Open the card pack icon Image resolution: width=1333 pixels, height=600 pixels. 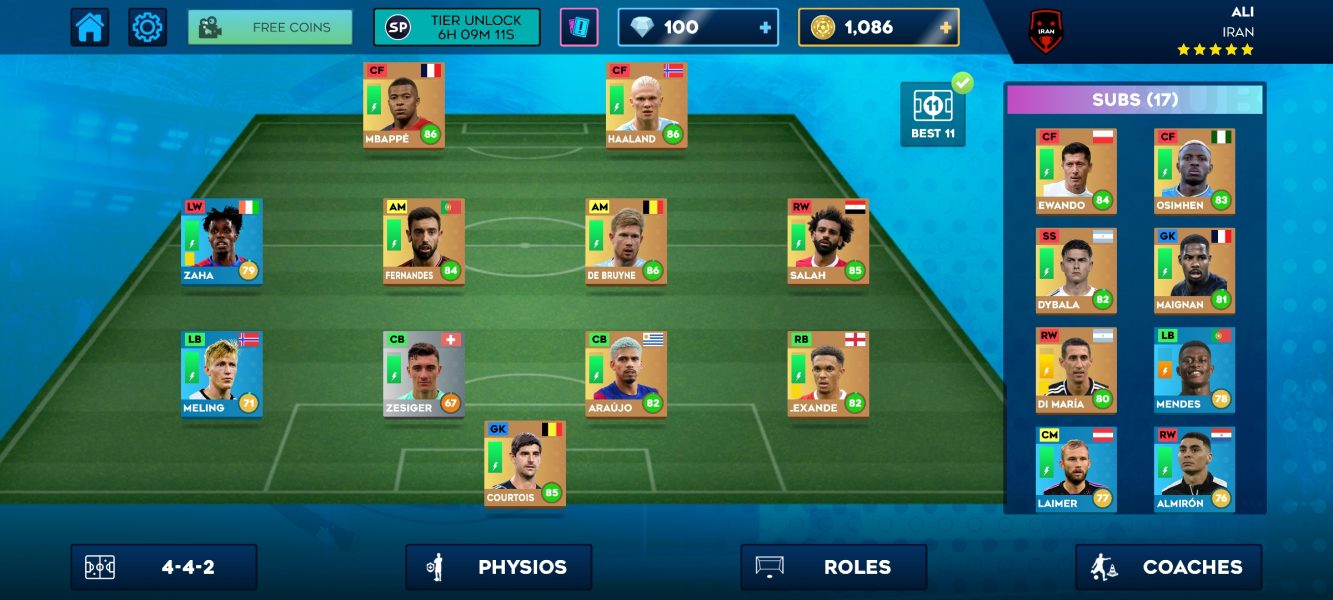click(579, 27)
